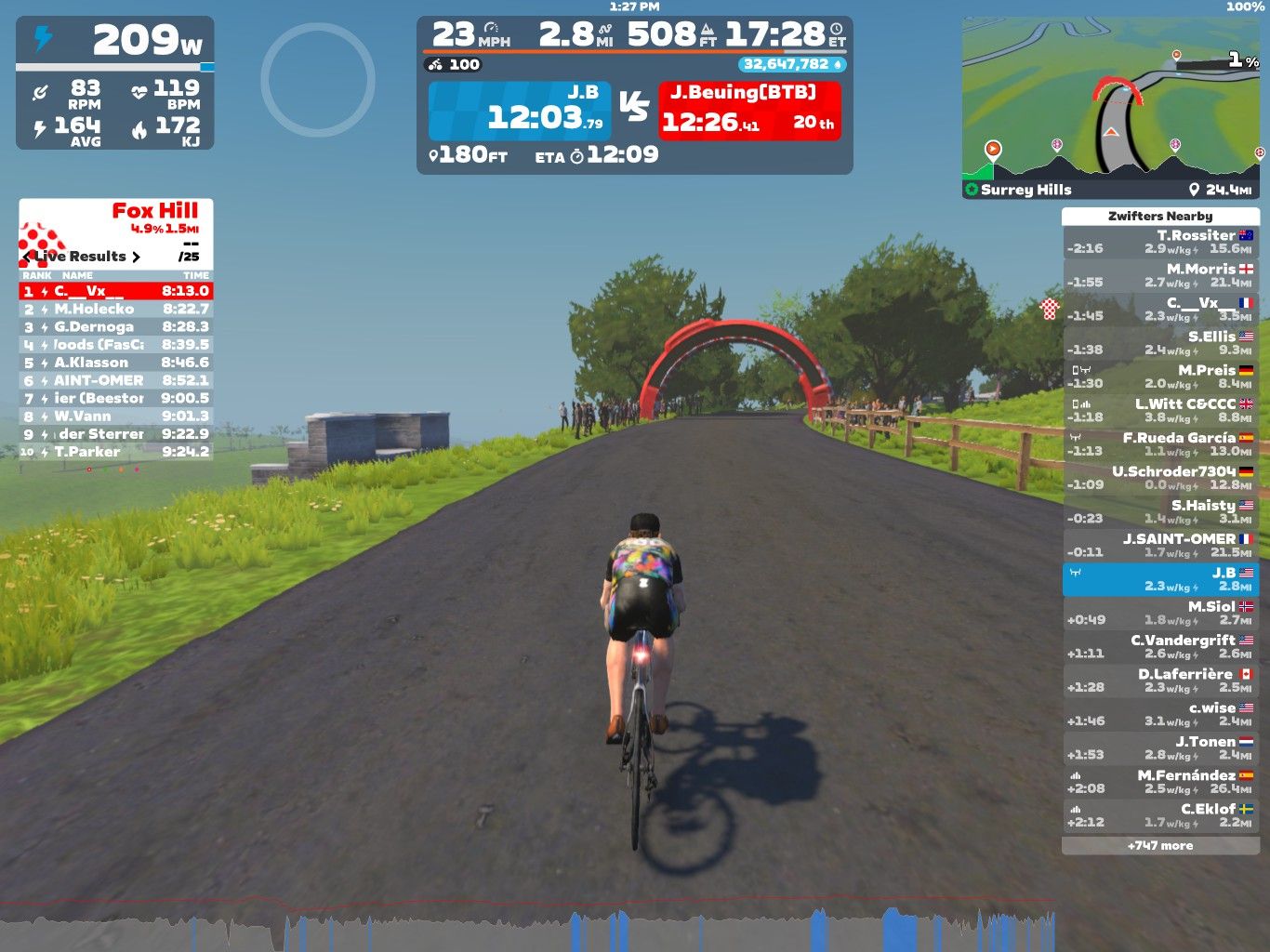Click the power graph along the bottom
The height and width of the screenshot is (952, 1270).
528,926
